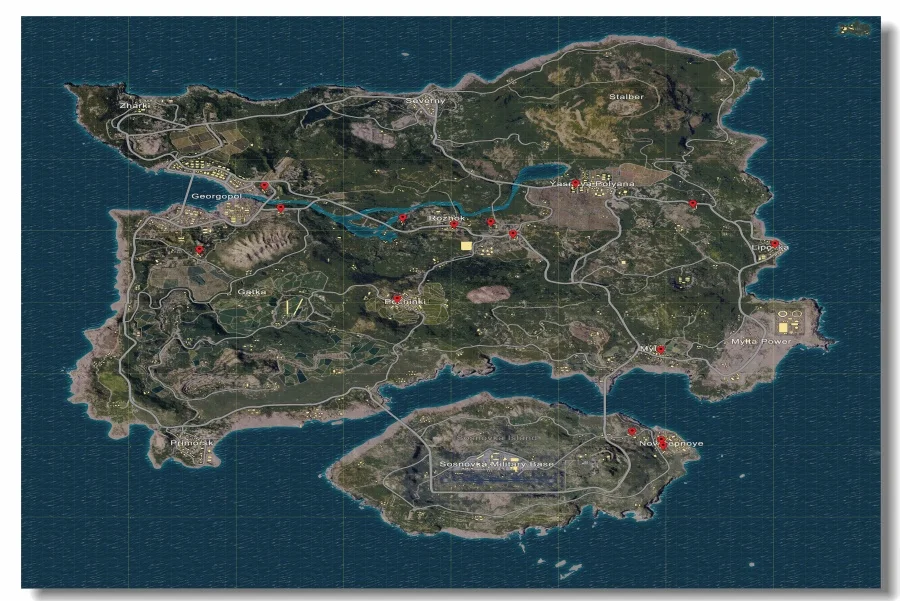Select the Severny town label
Screen dimensions: 900x601
(423, 101)
